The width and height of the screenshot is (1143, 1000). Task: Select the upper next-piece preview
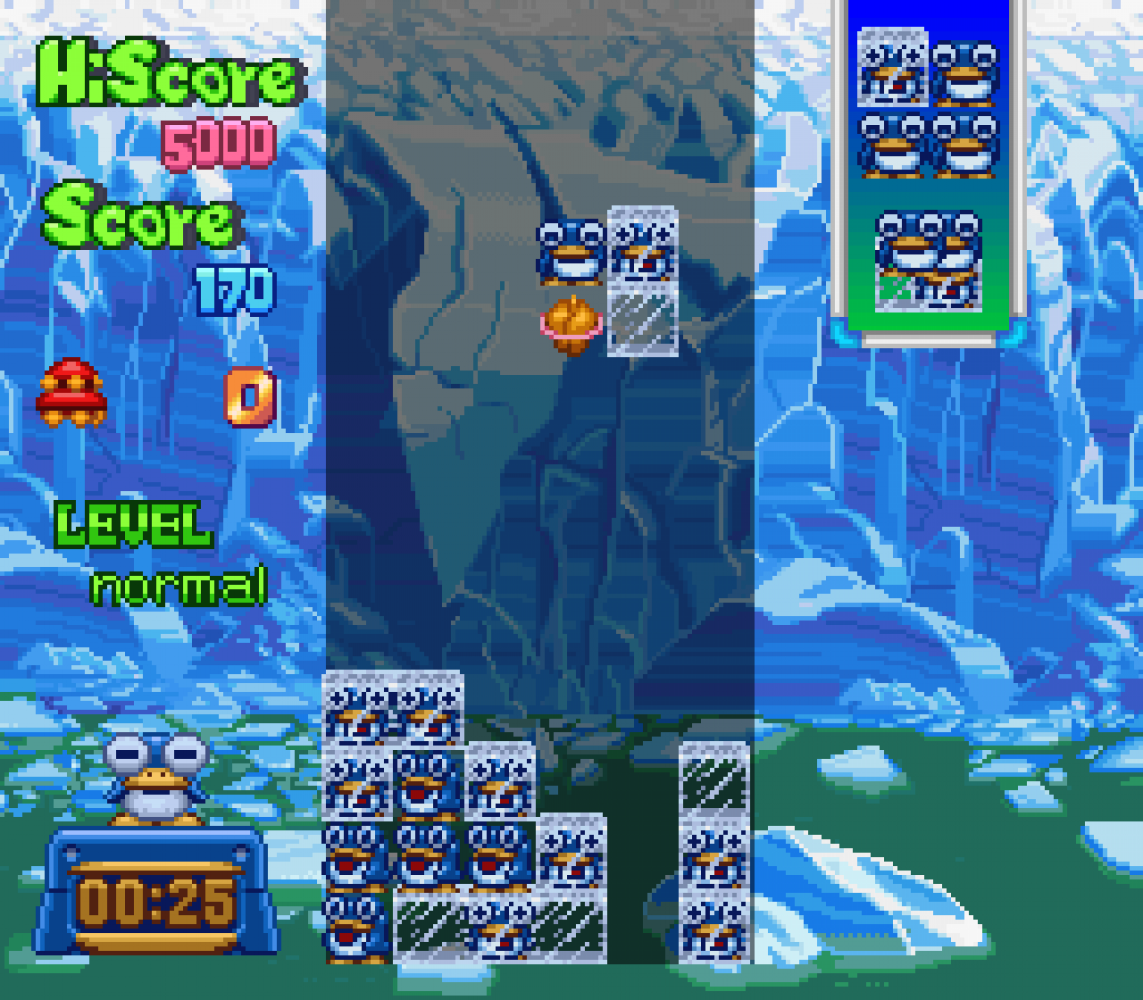coord(927,105)
